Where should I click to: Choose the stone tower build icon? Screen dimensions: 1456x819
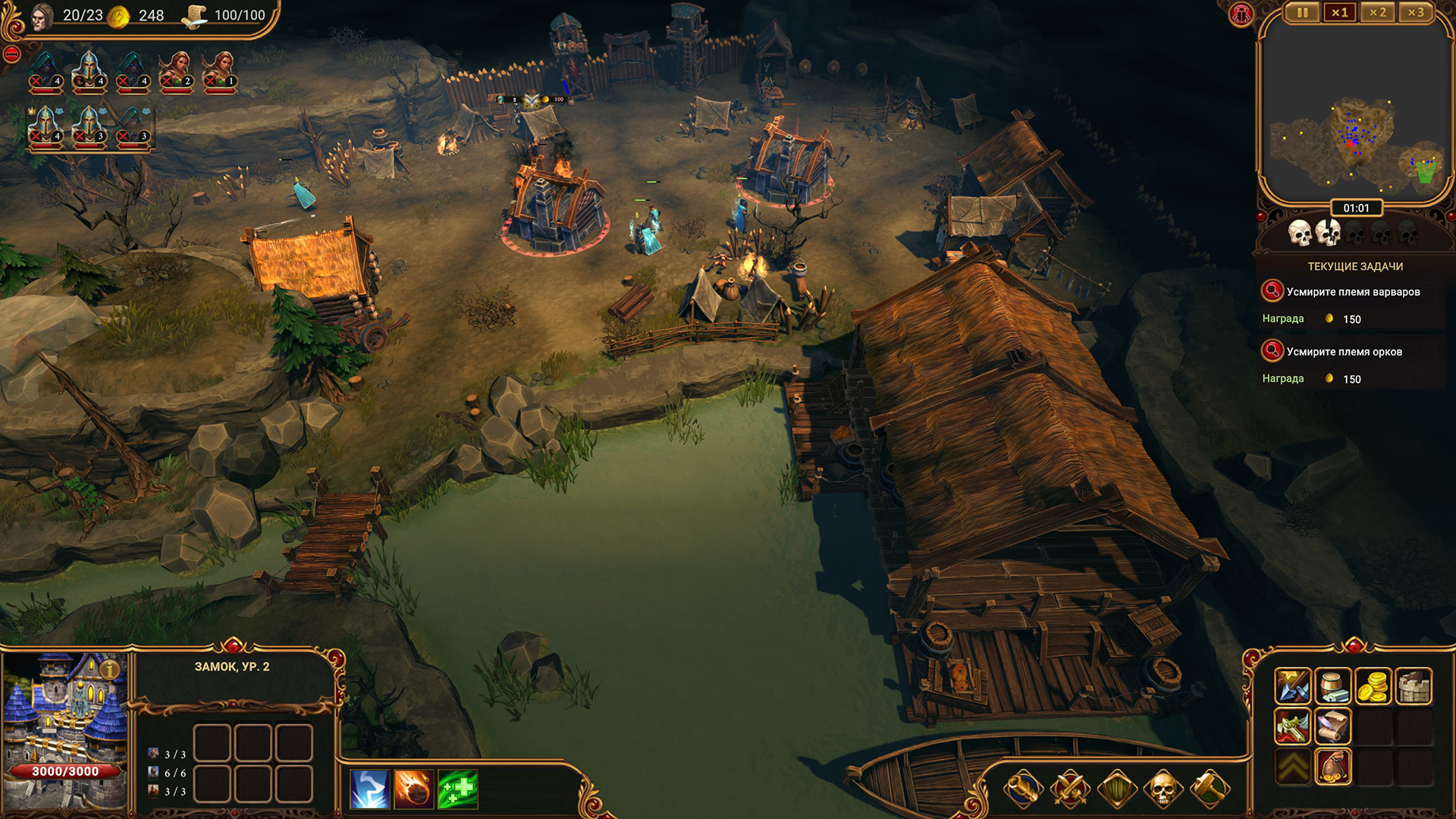[1413, 686]
